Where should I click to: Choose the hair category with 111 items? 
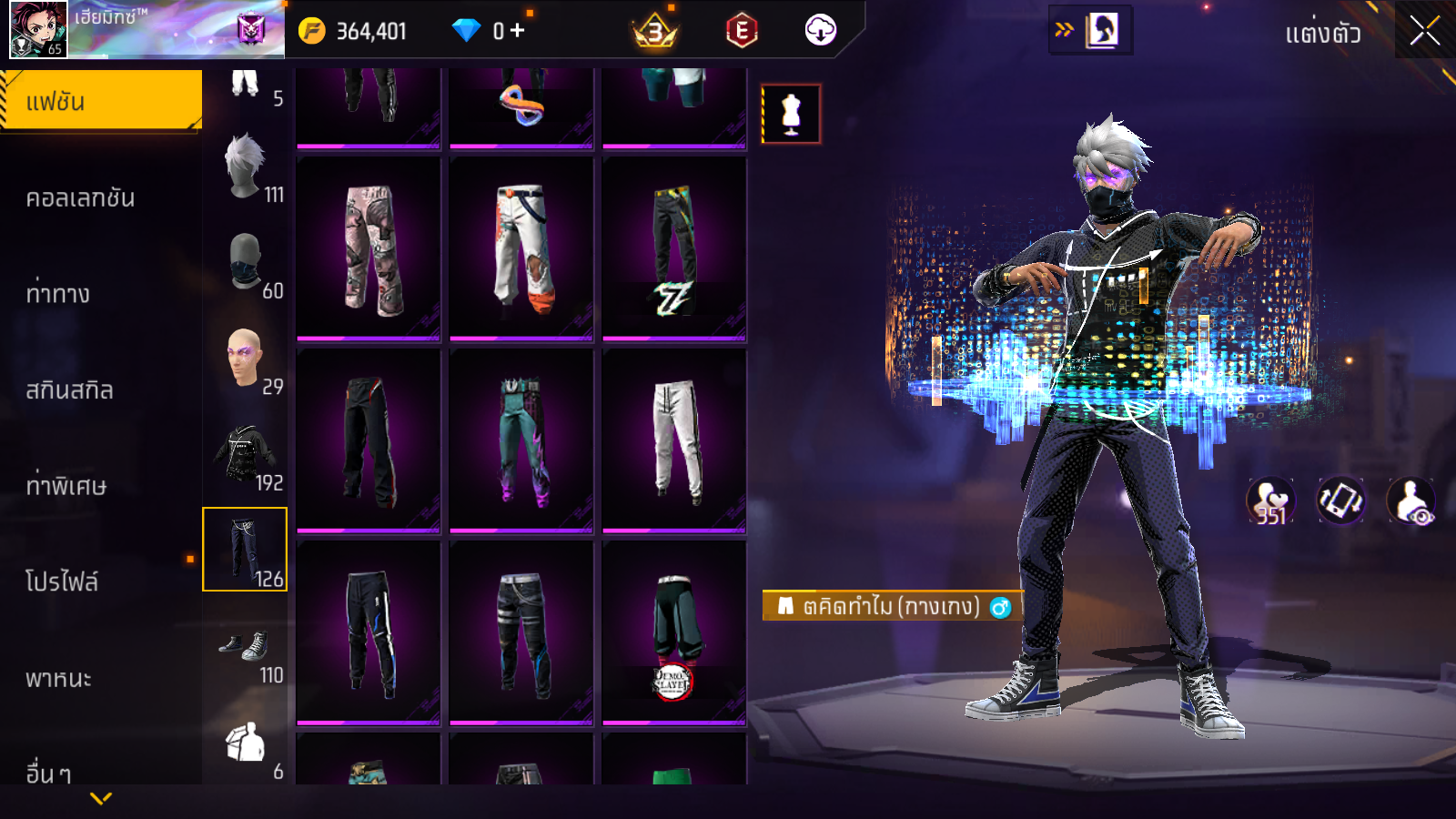tap(246, 169)
